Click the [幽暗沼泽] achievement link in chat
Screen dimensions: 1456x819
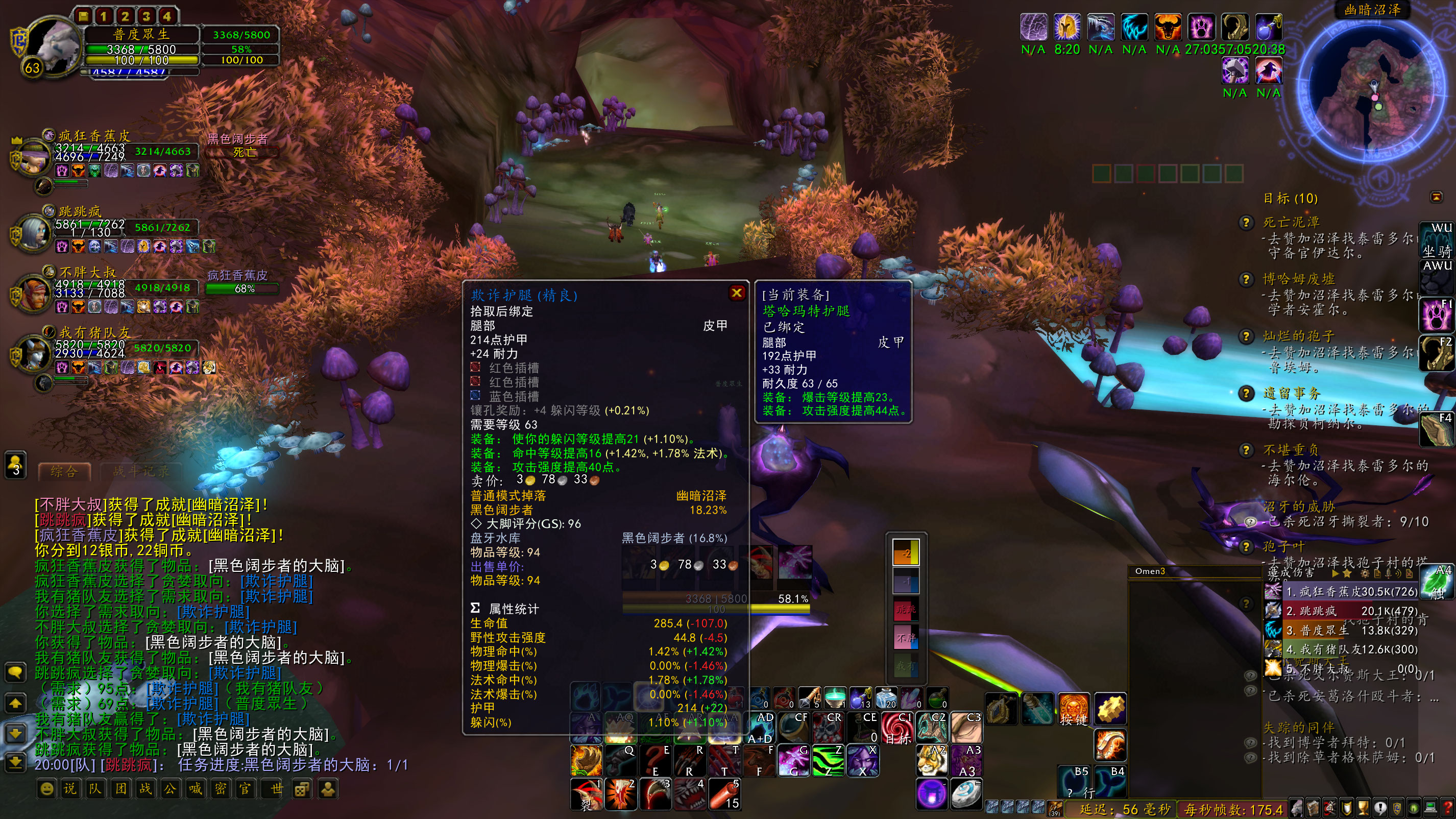point(228,506)
